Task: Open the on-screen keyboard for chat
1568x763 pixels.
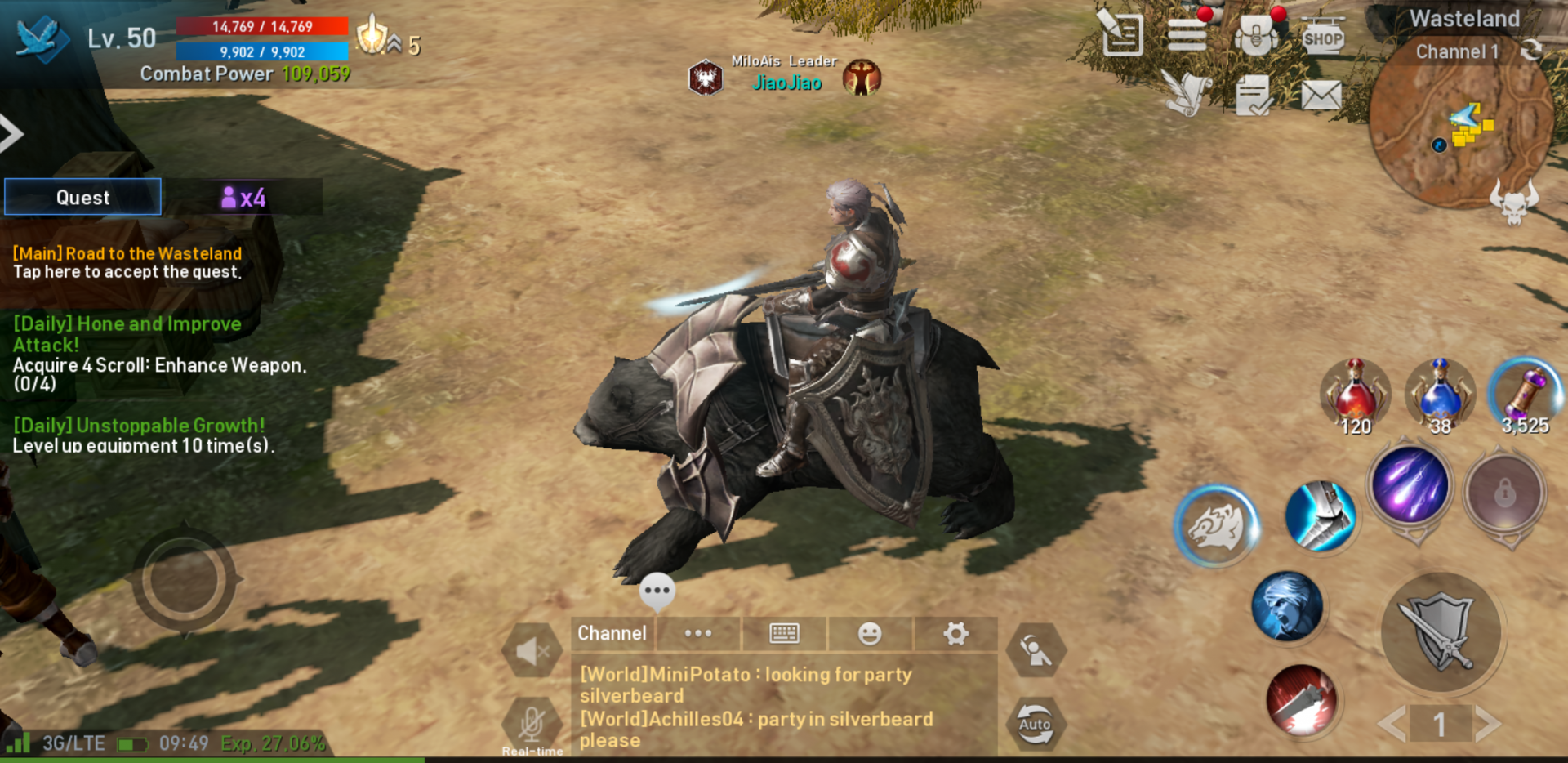Action: coord(785,634)
